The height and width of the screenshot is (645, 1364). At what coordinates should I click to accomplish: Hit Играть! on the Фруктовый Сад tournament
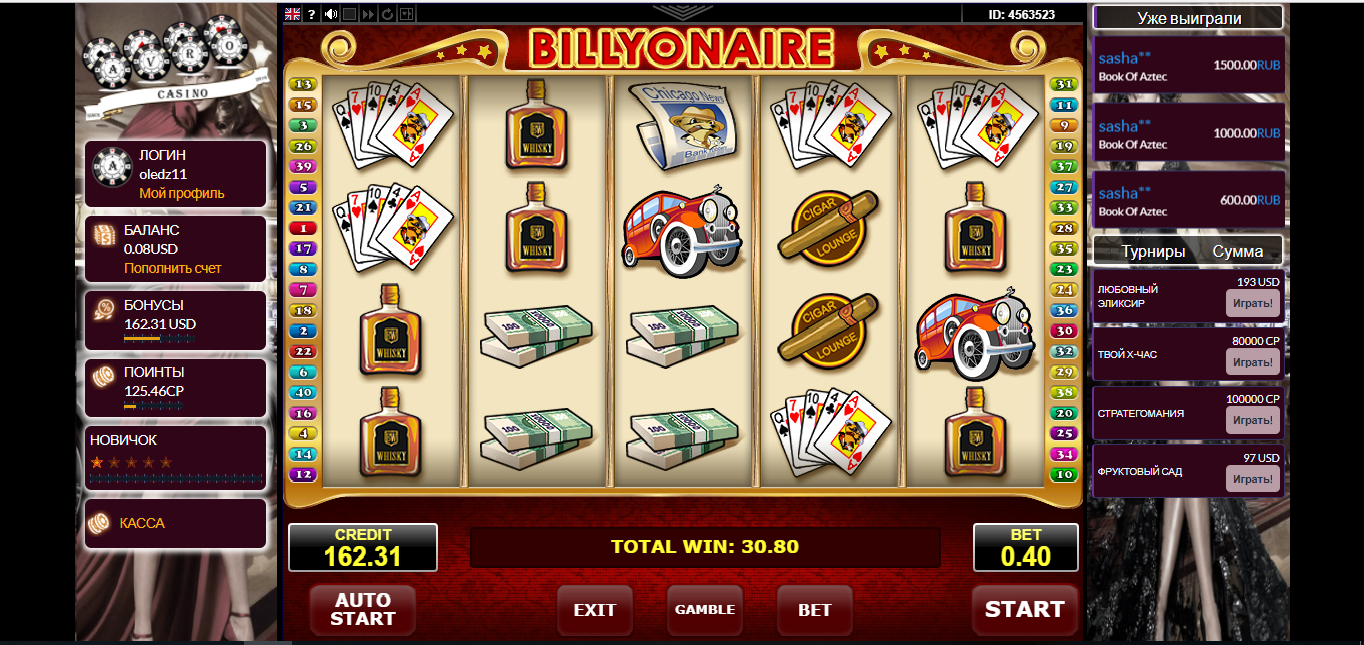1252,478
